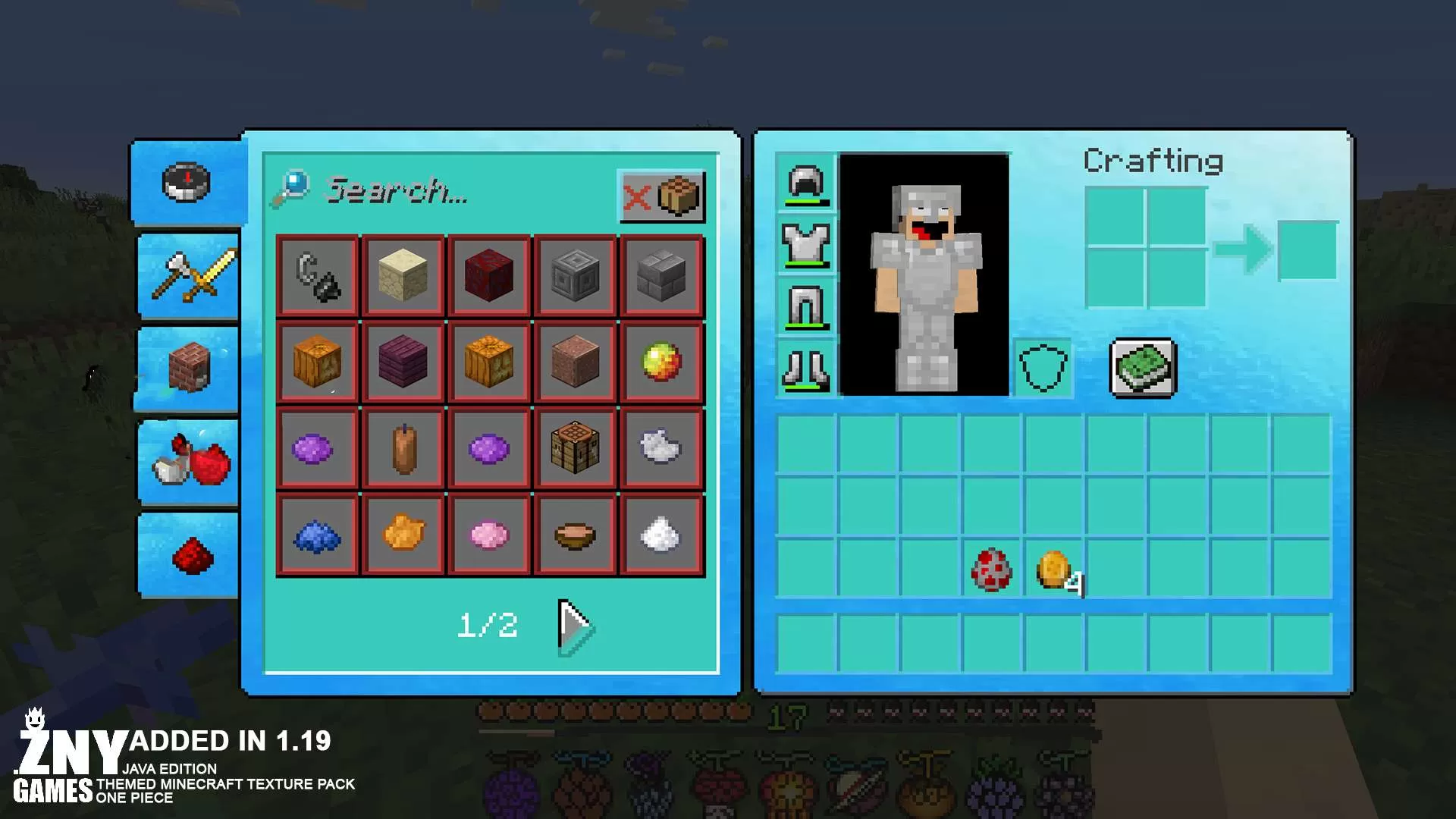Go to the next recipe page
Viewport: 1456px width, 819px height.
click(575, 626)
